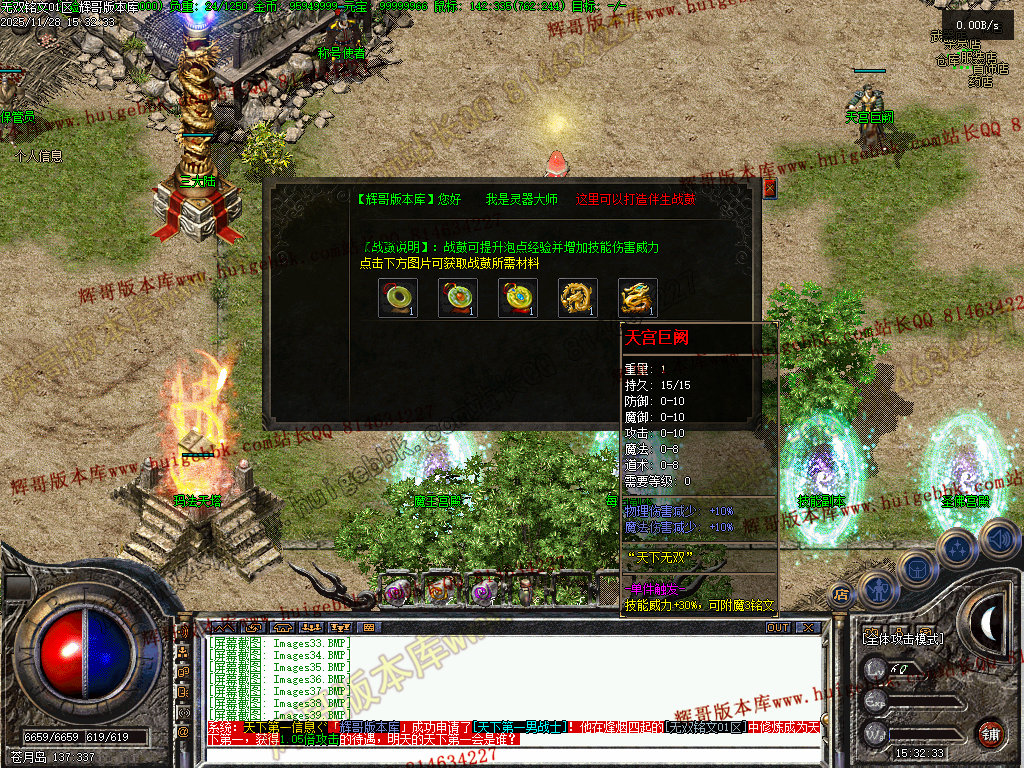The image size is (1024, 768).
Task: Select the plain green jade ring material
Action: [x=398, y=298]
